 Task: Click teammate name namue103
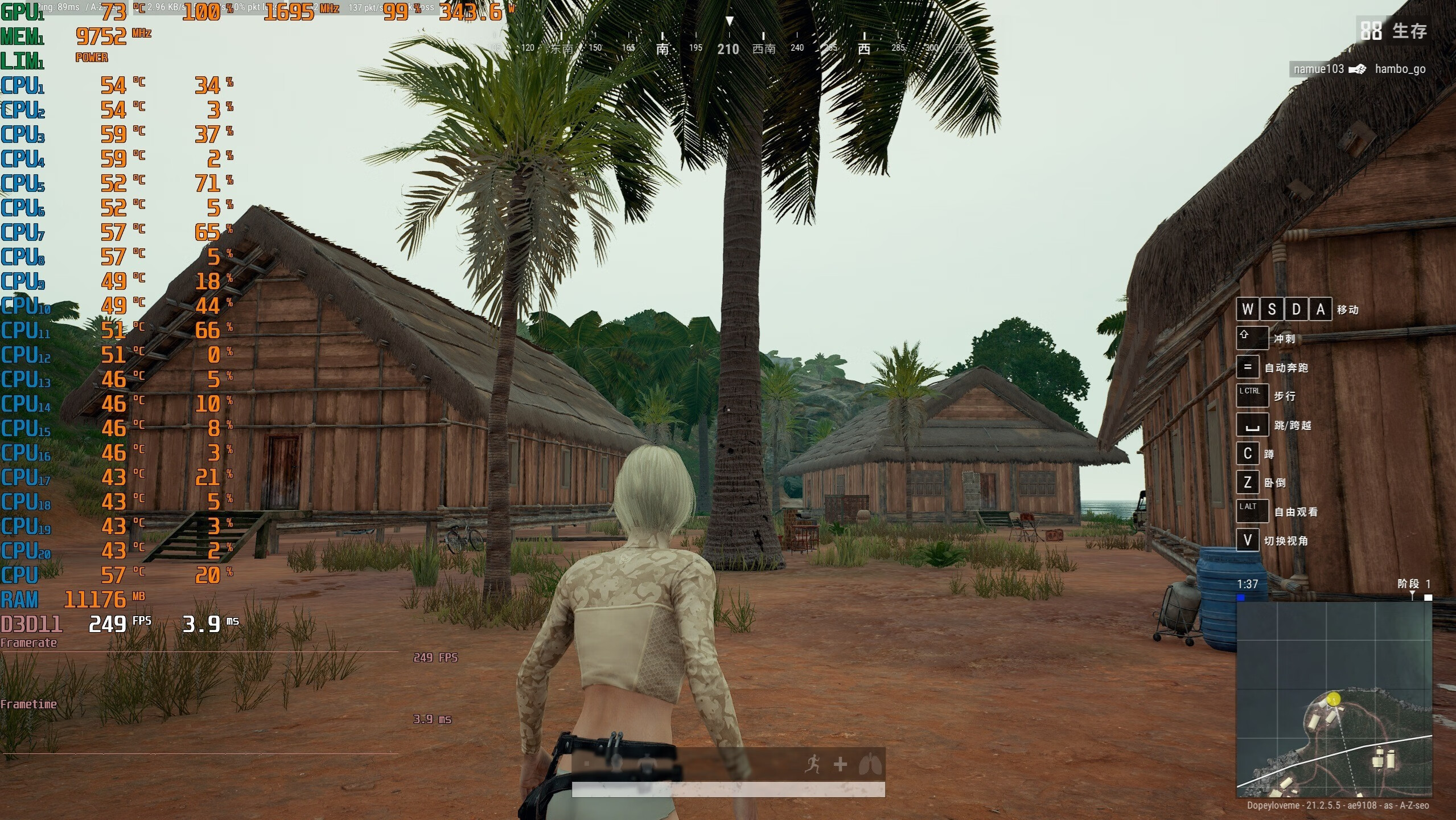(1319, 69)
